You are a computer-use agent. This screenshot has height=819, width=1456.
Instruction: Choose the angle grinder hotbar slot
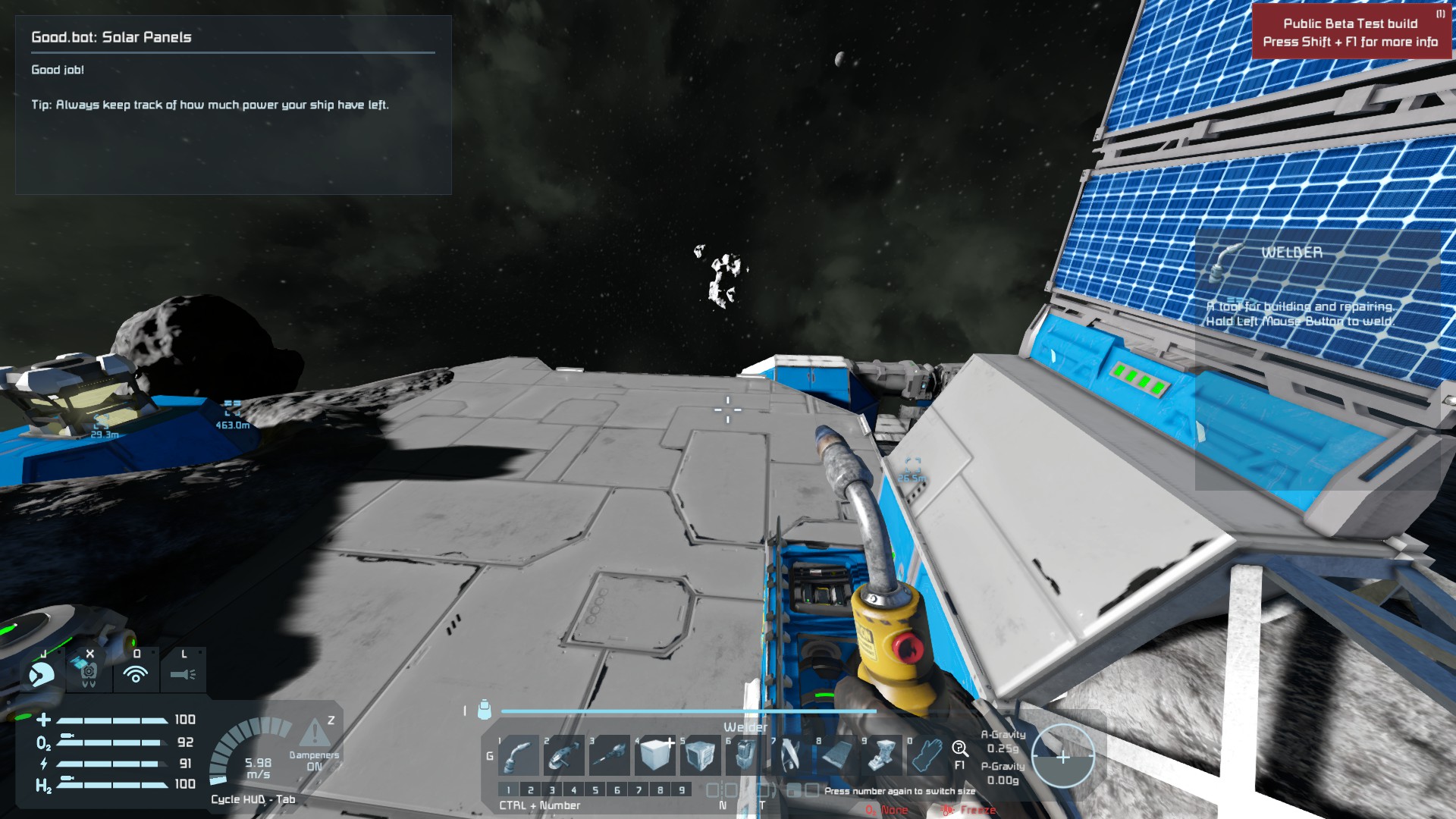[x=564, y=755]
